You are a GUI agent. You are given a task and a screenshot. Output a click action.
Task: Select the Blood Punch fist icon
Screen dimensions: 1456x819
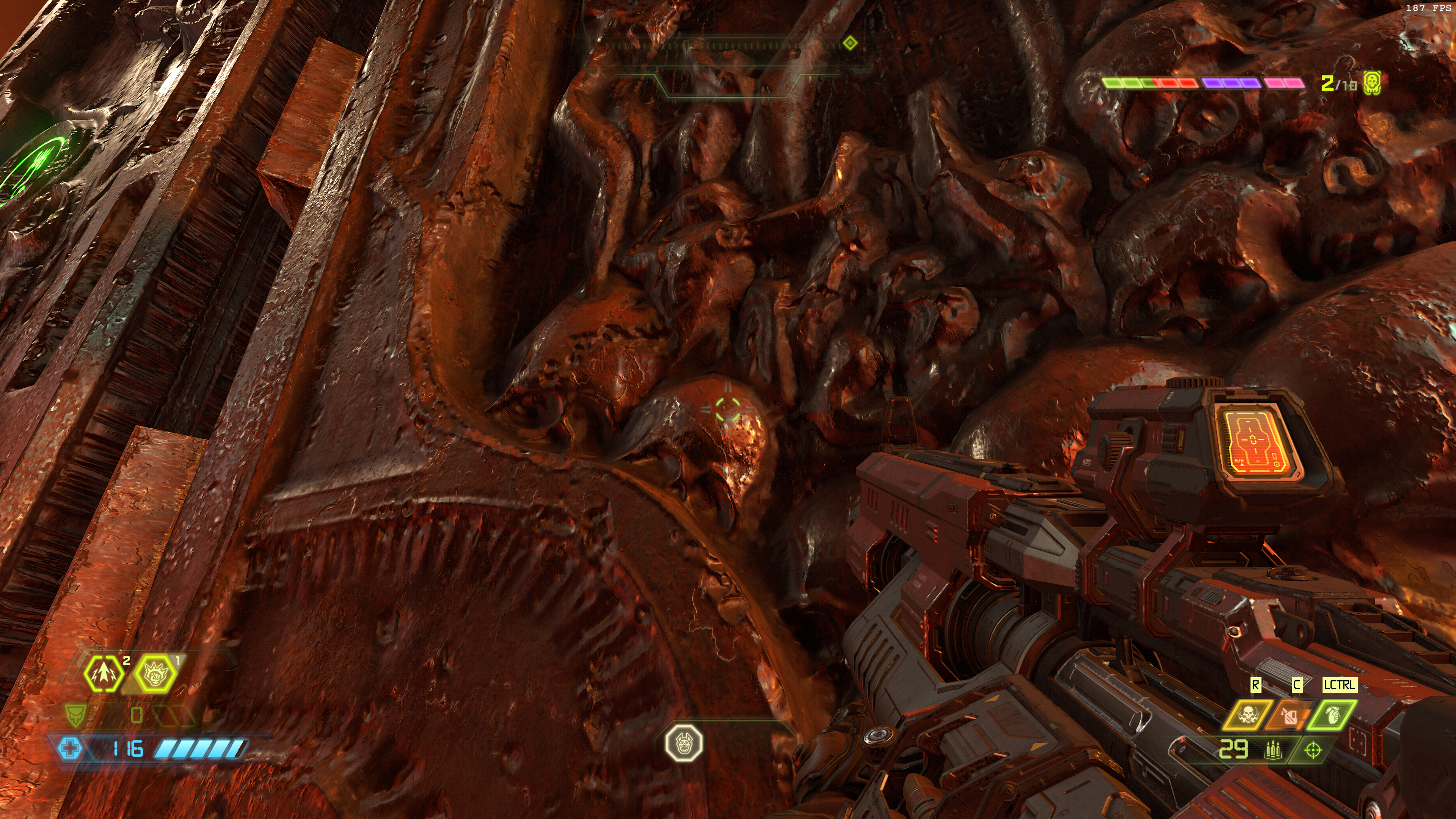click(x=154, y=673)
